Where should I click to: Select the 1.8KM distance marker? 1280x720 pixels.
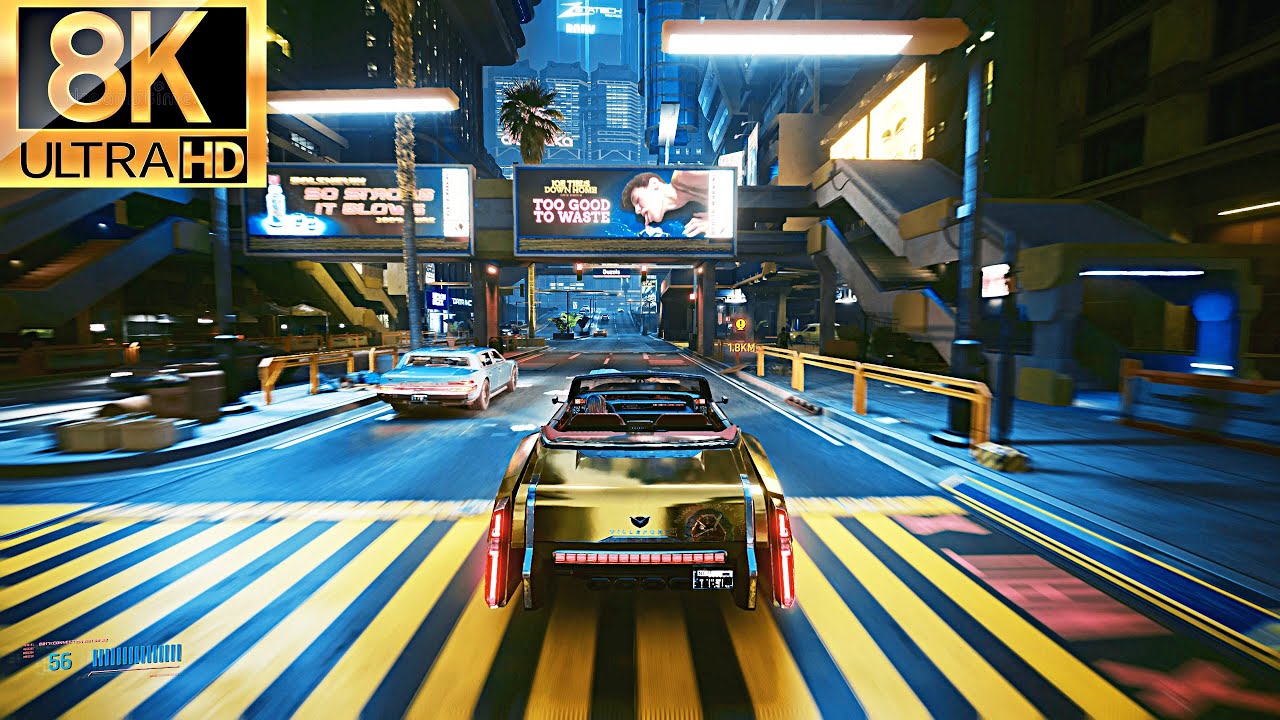click(x=740, y=346)
